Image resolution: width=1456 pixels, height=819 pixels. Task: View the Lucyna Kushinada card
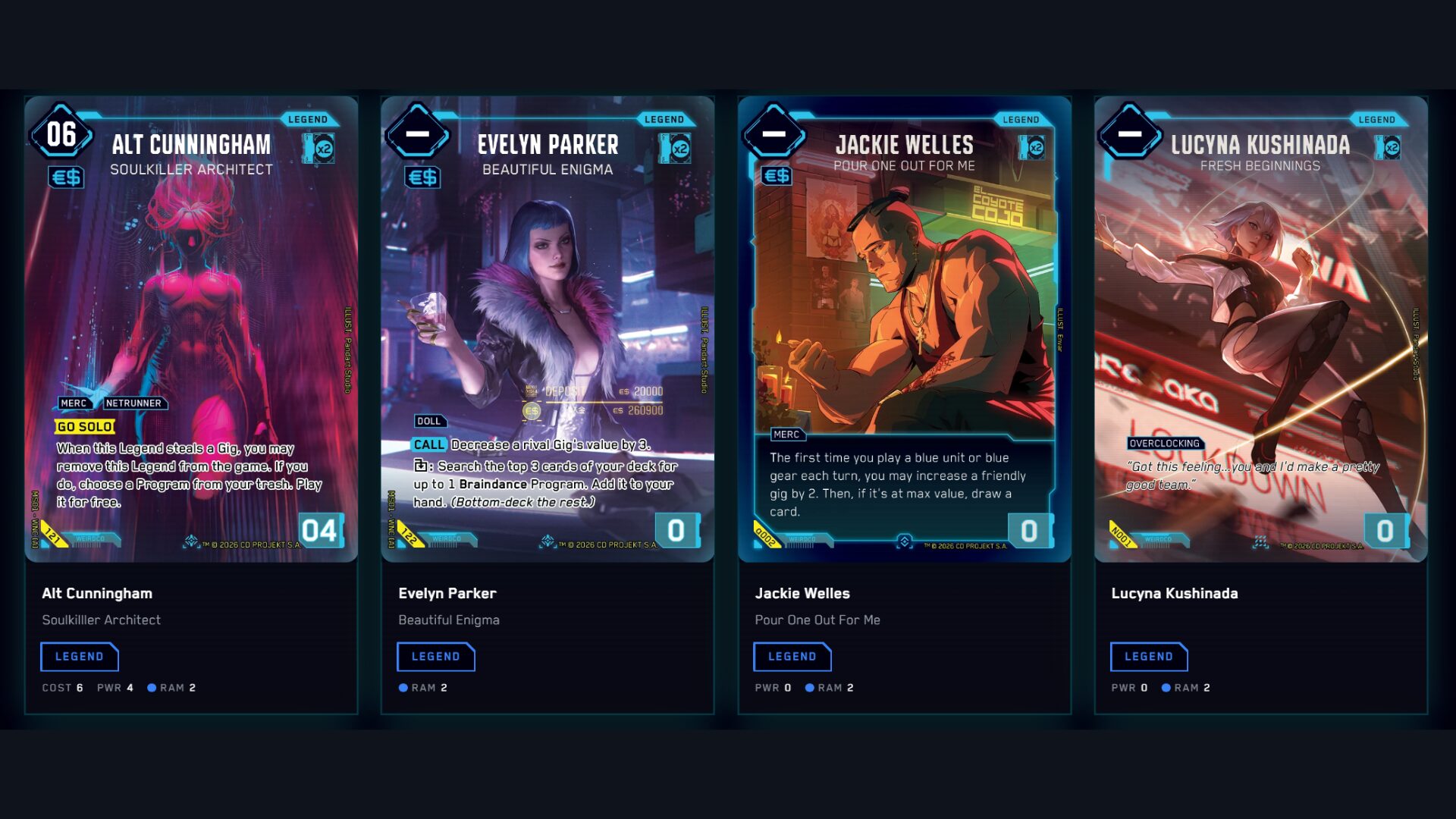[x=1260, y=329]
